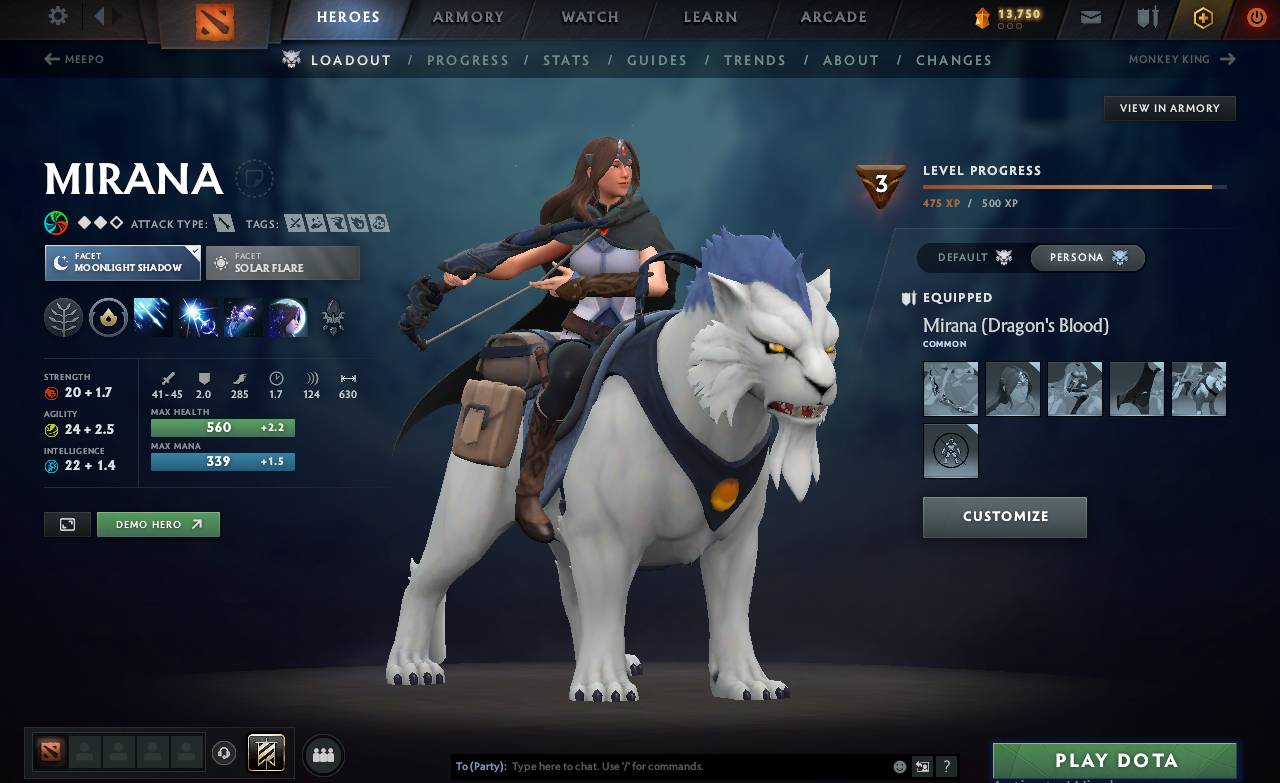
Task: Click Dota Plus hexagon icon
Action: coord(1203,16)
